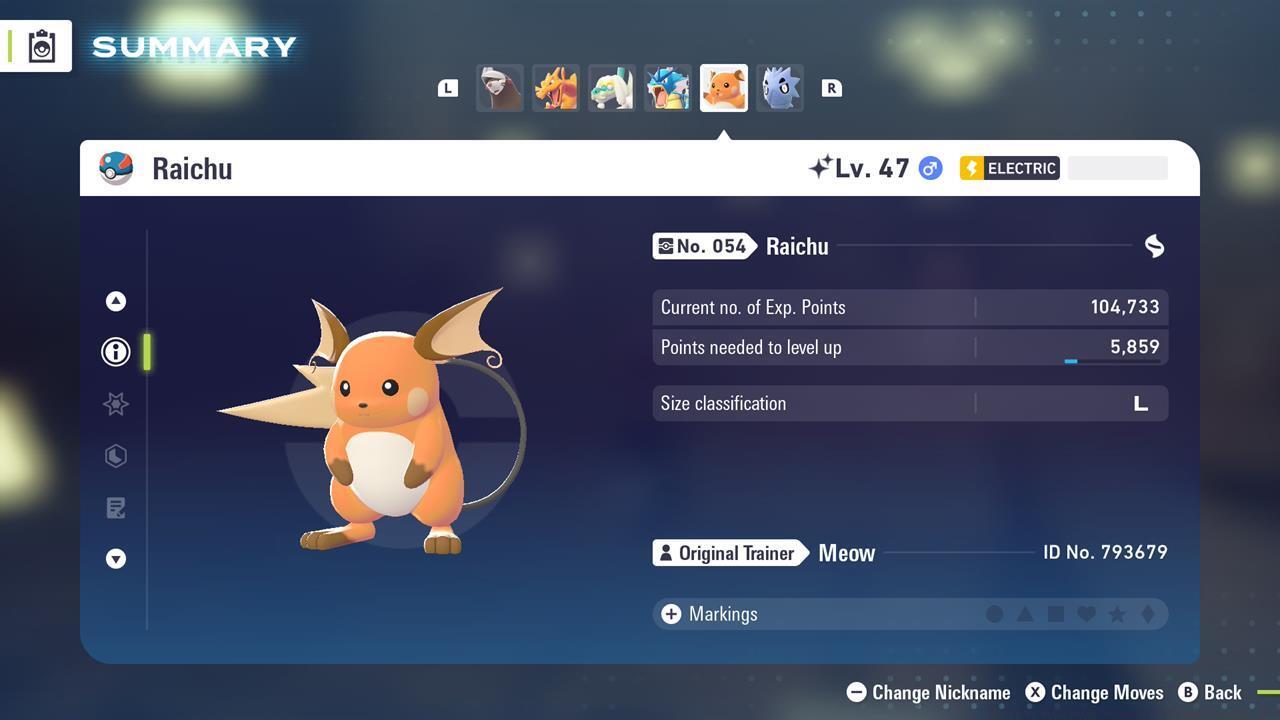
Task: Toggle the heart marking
Action: coord(1086,614)
